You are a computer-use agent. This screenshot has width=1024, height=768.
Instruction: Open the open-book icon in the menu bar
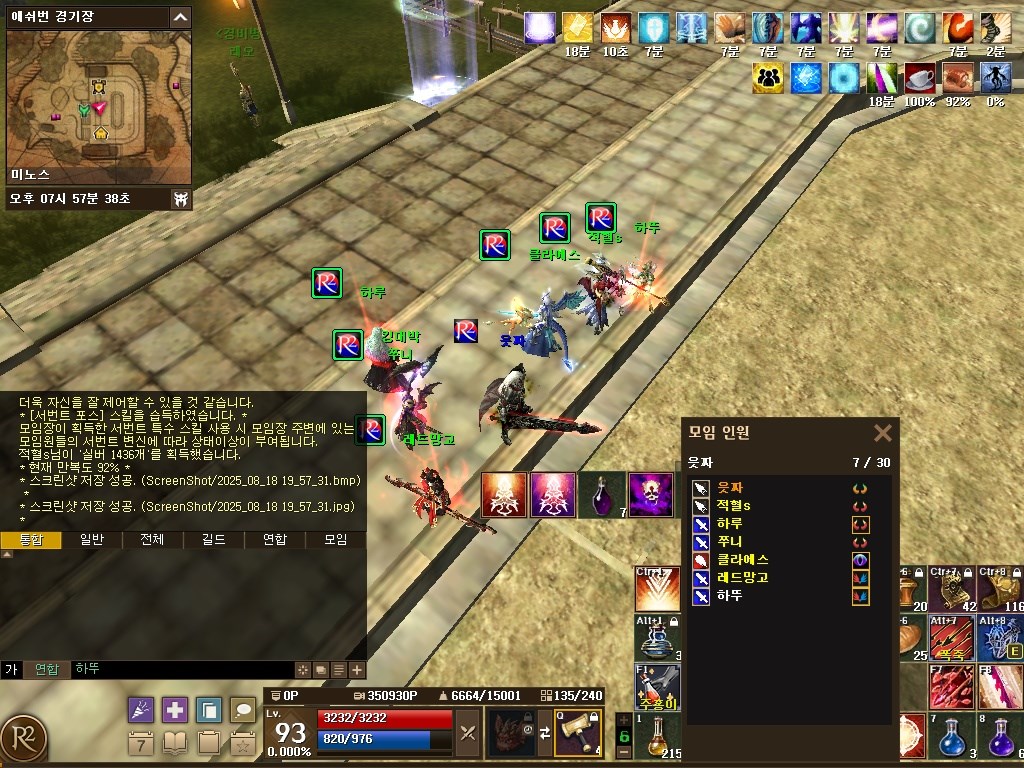click(x=175, y=743)
